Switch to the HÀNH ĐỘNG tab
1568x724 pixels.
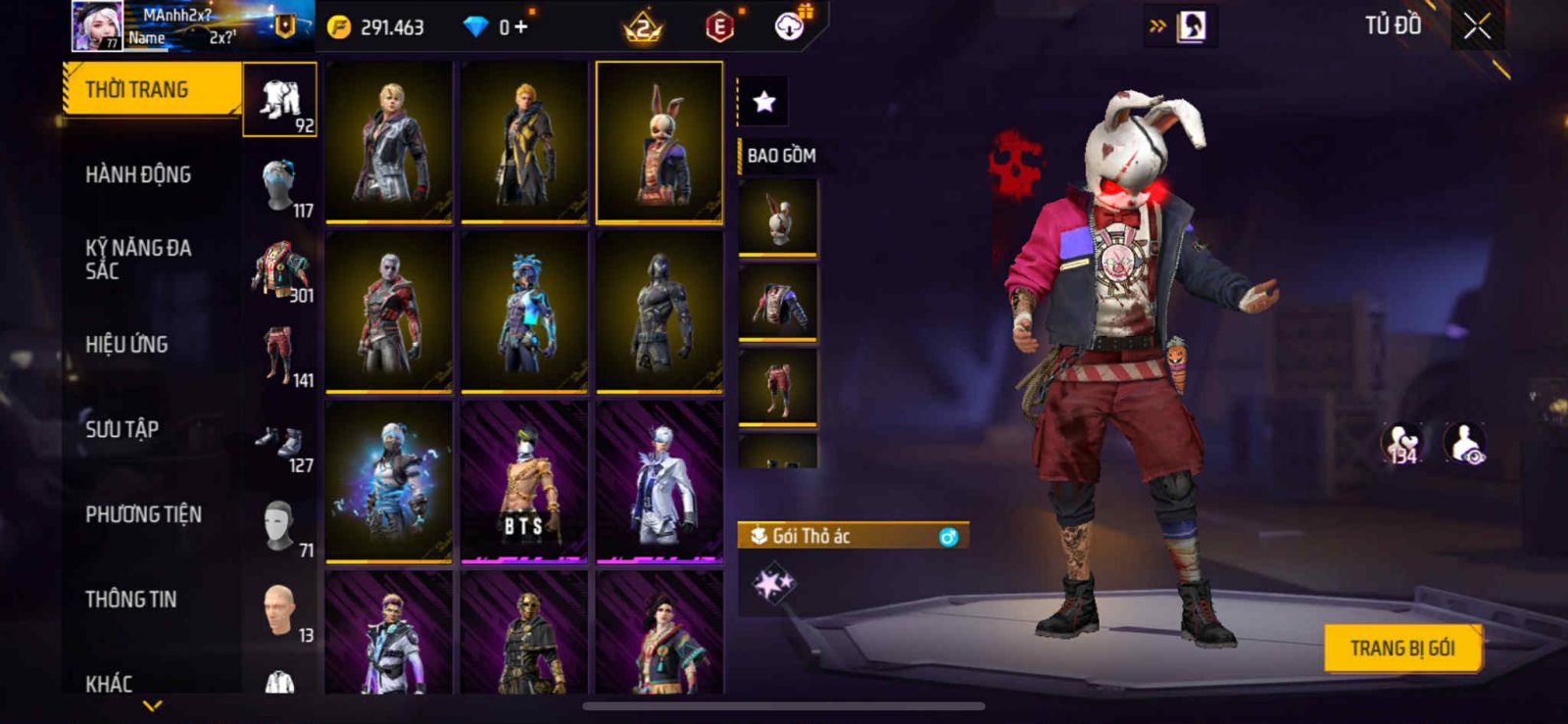pos(139,175)
